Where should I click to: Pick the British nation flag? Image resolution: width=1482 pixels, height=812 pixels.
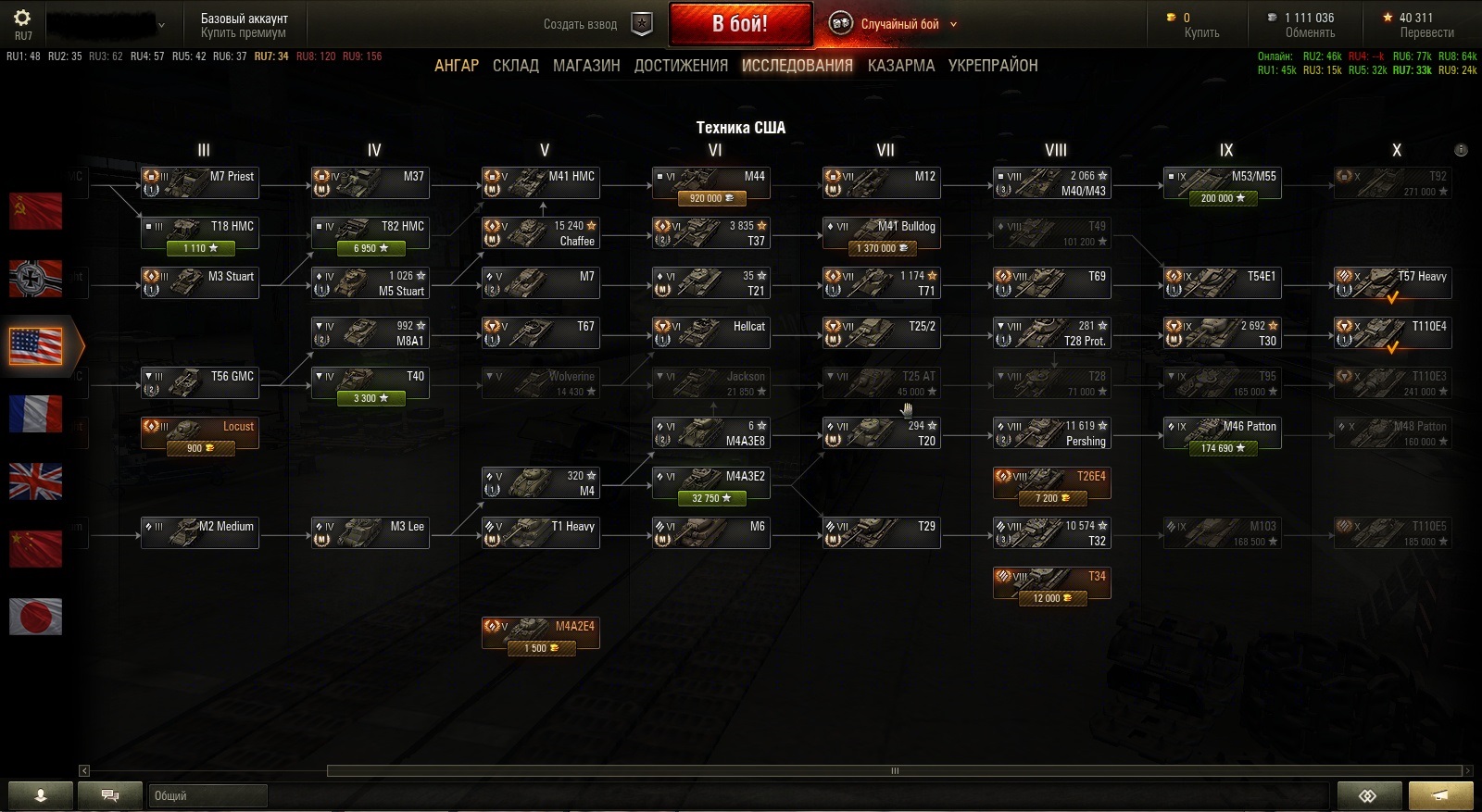(x=35, y=481)
